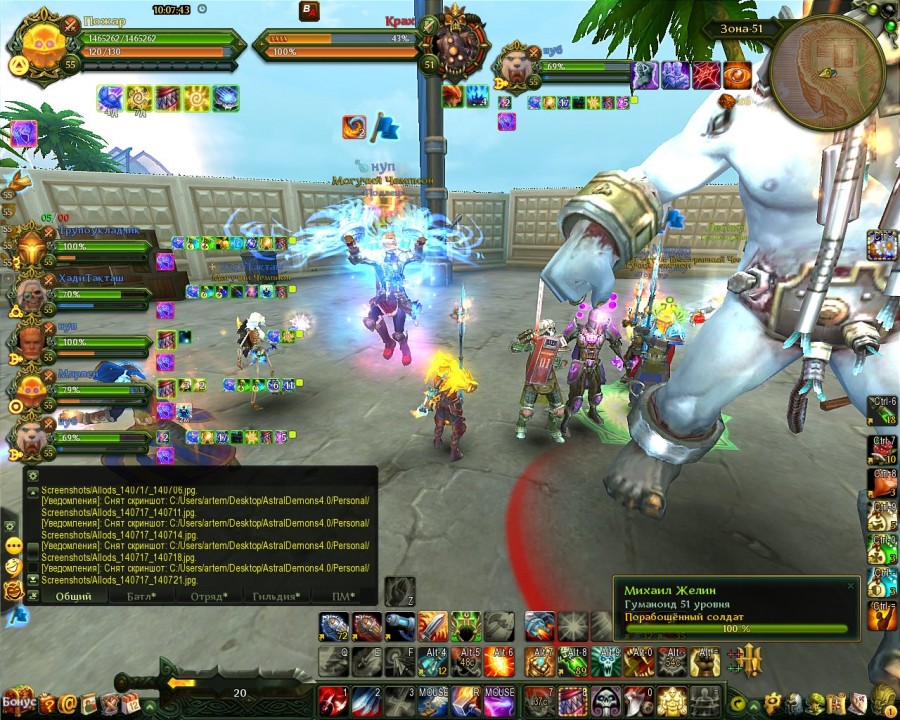Switch to the Батл chat tab
Image resolution: width=900 pixels, height=720 pixels.
coord(140,596)
